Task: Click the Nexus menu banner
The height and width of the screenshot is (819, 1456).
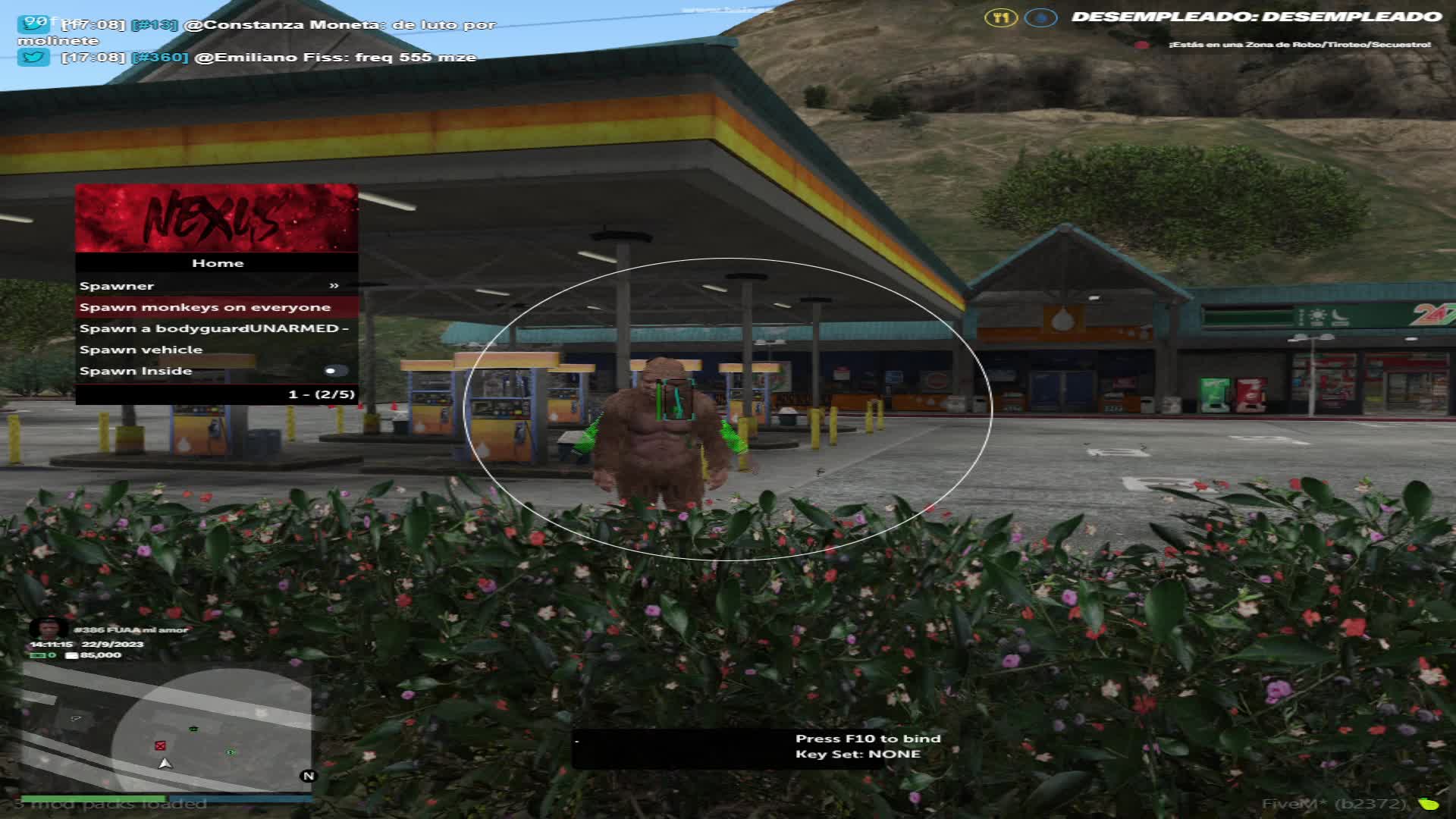Action: click(x=216, y=218)
